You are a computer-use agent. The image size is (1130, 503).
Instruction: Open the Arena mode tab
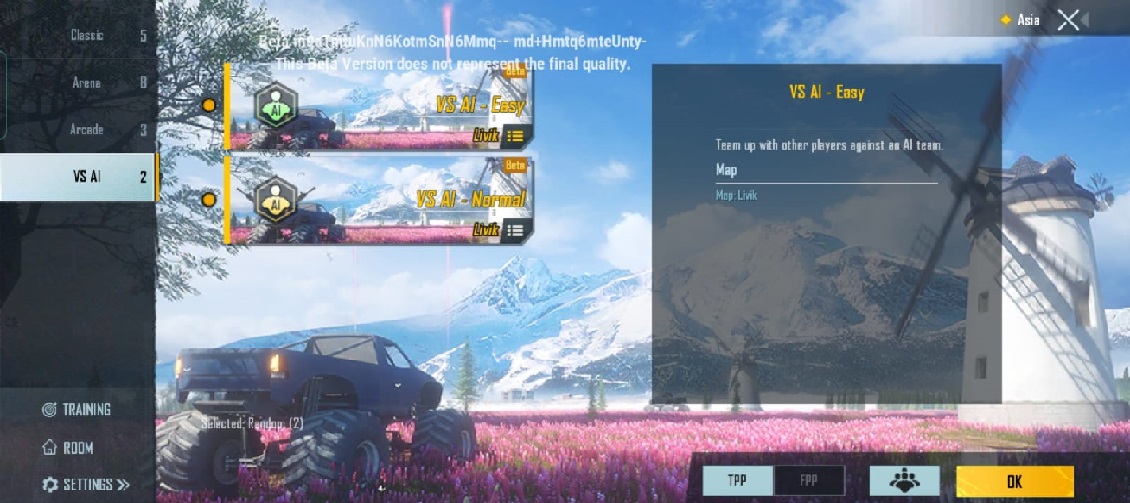click(x=78, y=83)
